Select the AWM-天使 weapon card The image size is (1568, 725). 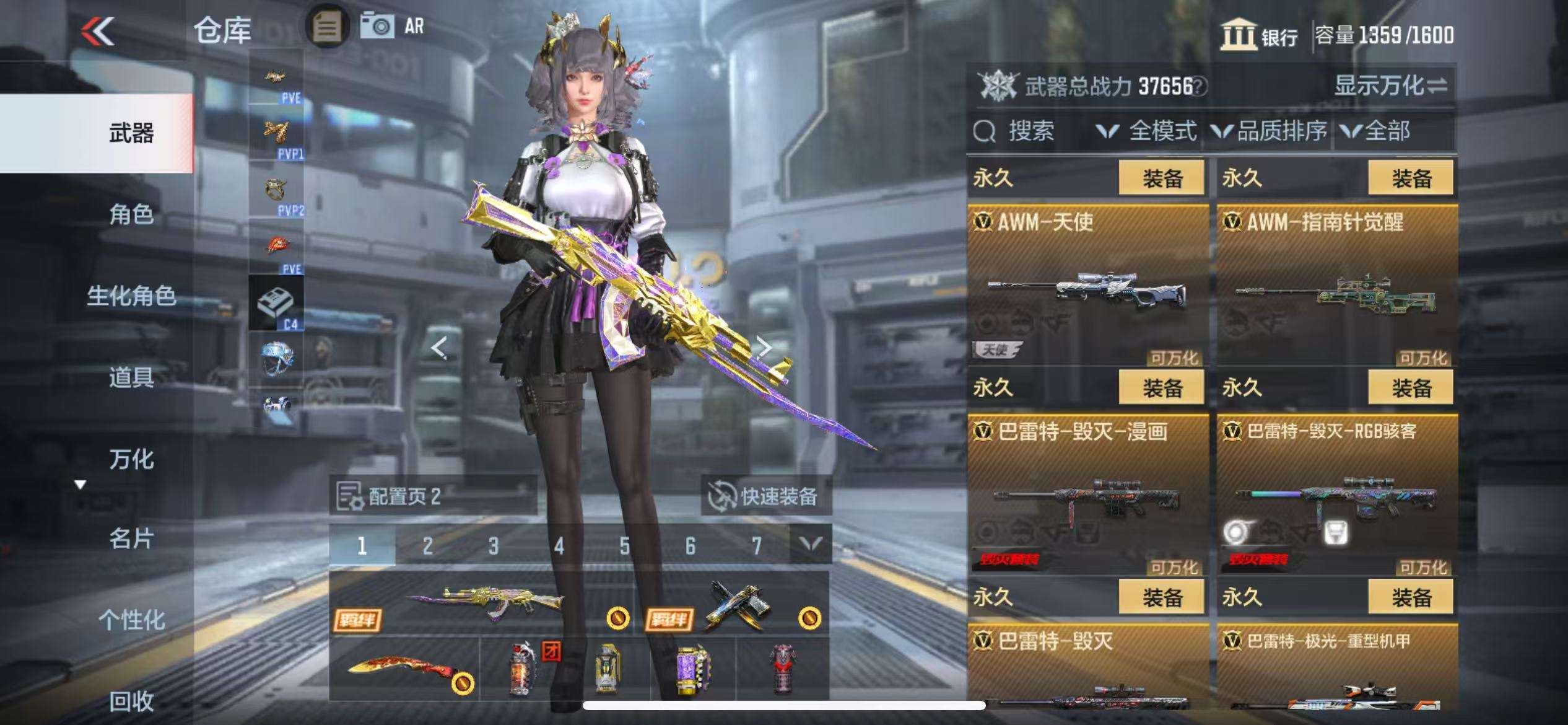(1087, 285)
